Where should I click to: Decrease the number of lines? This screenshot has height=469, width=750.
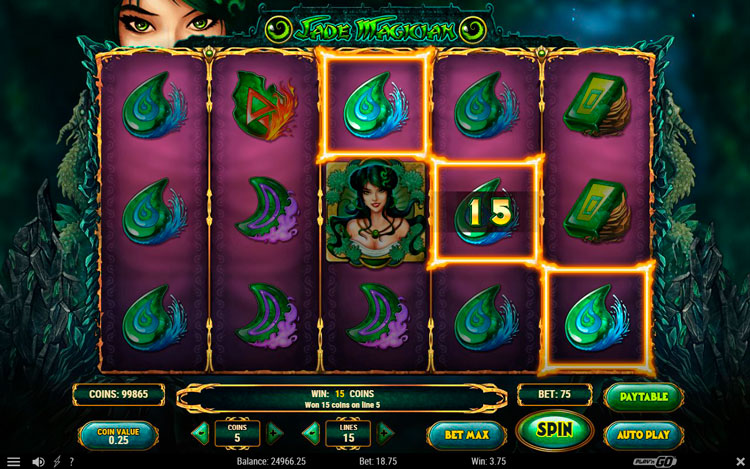click(312, 434)
